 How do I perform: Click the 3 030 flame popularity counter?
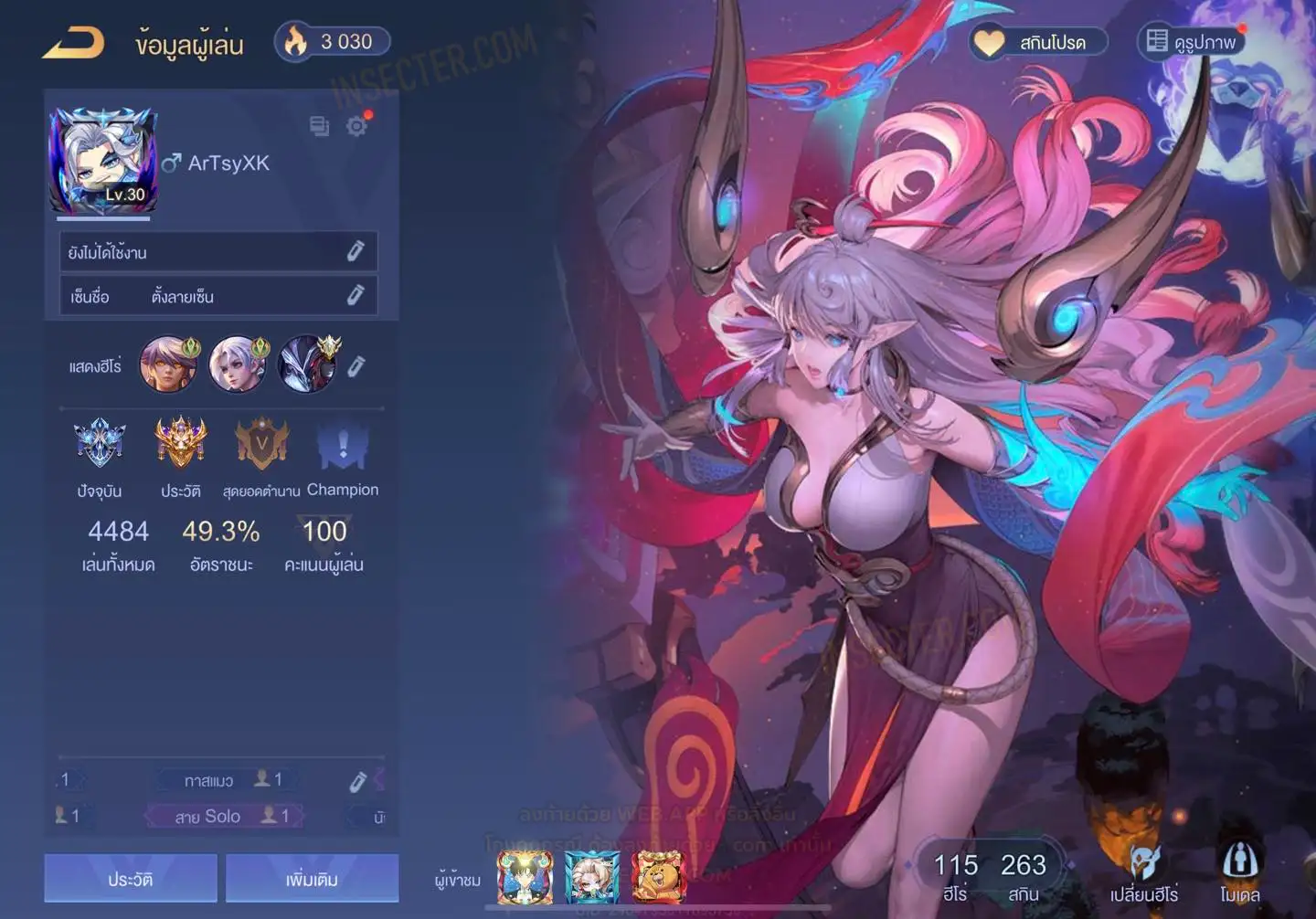(x=333, y=42)
